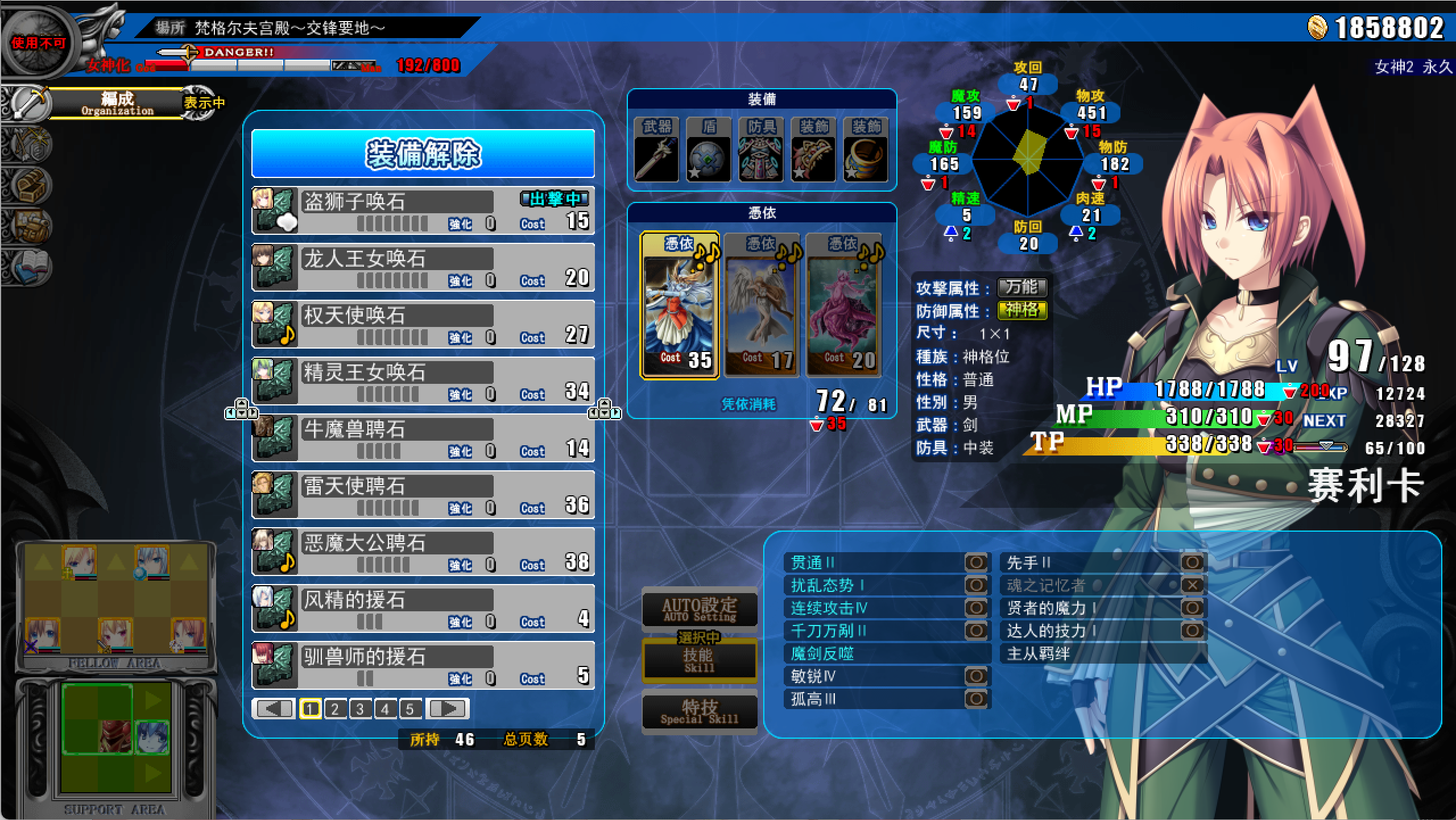
Task: Select the possession card costing 35
Action: pos(680,305)
